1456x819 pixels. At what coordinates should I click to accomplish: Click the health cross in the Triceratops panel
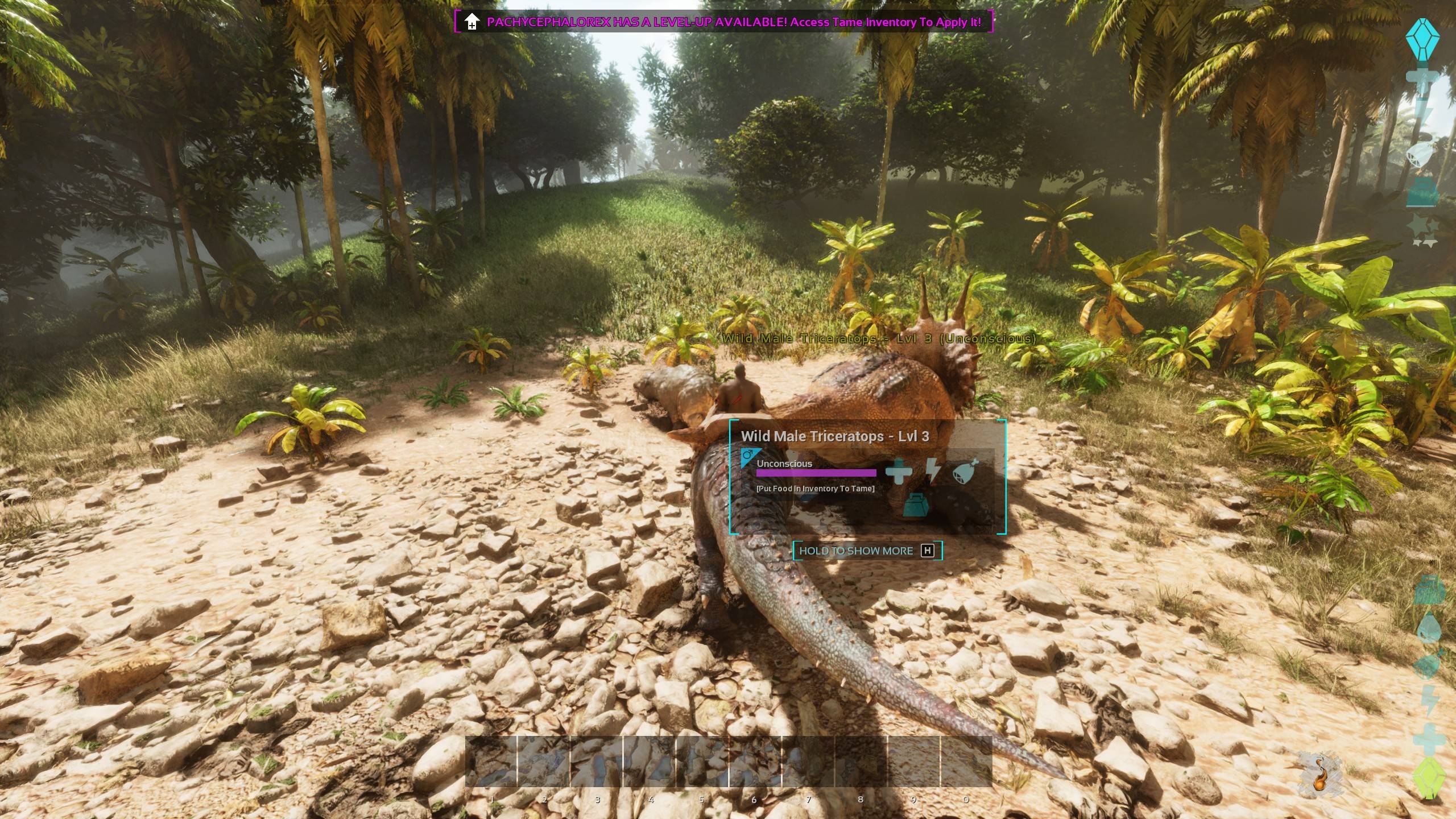[898, 471]
